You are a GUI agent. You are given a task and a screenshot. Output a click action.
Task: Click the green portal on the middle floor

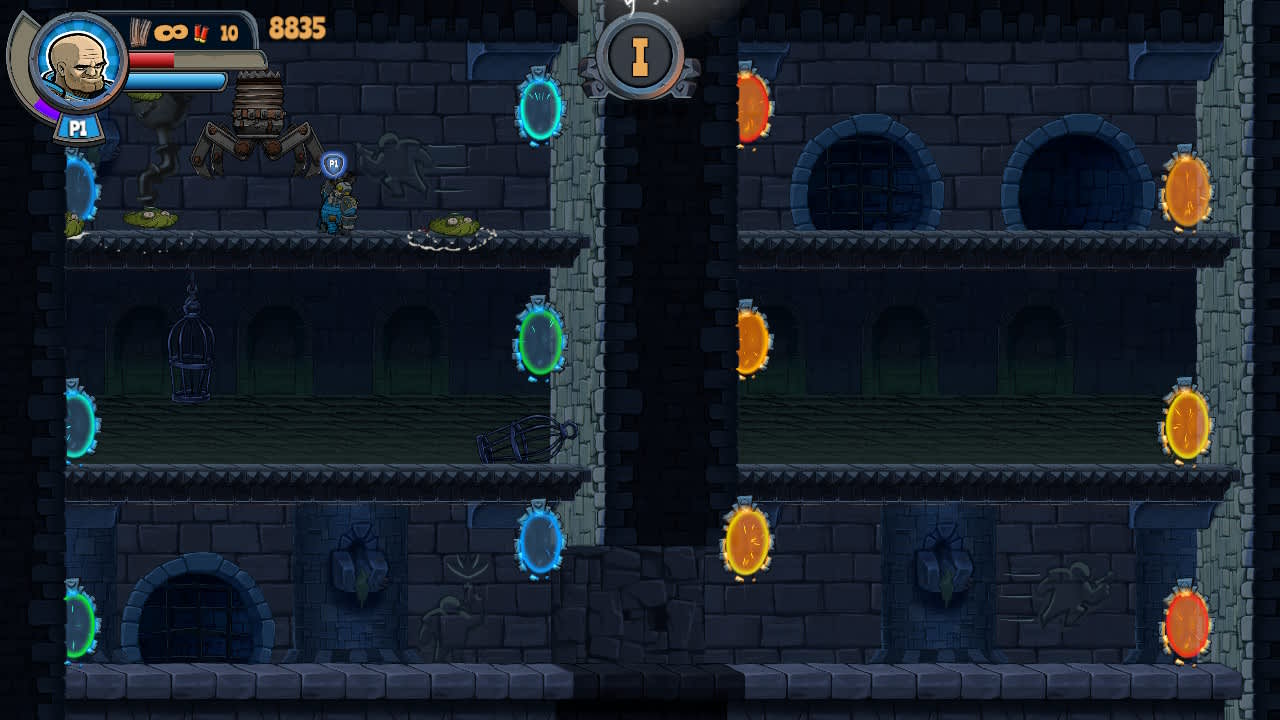coord(540,340)
